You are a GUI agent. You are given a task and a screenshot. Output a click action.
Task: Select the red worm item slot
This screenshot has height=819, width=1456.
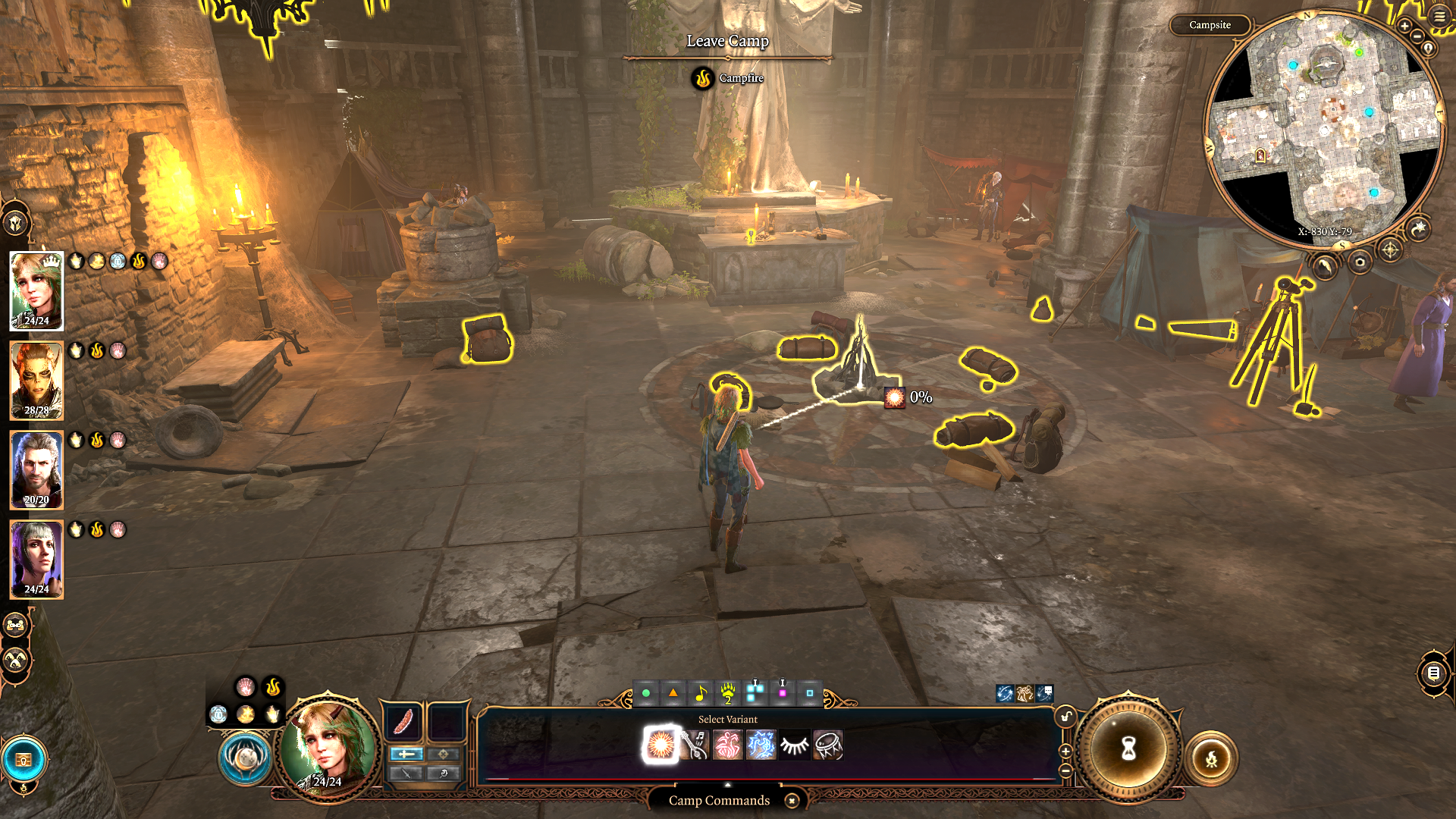coord(403,721)
